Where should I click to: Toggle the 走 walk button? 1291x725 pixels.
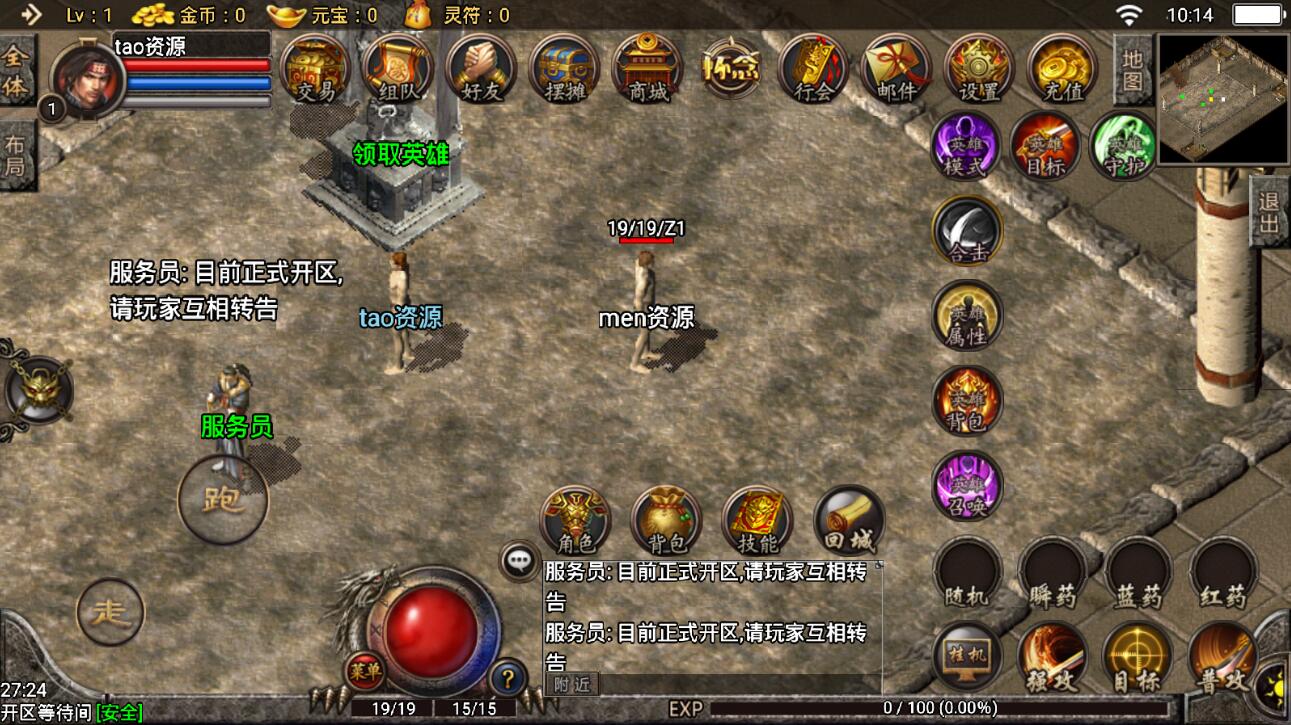(x=110, y=611)
